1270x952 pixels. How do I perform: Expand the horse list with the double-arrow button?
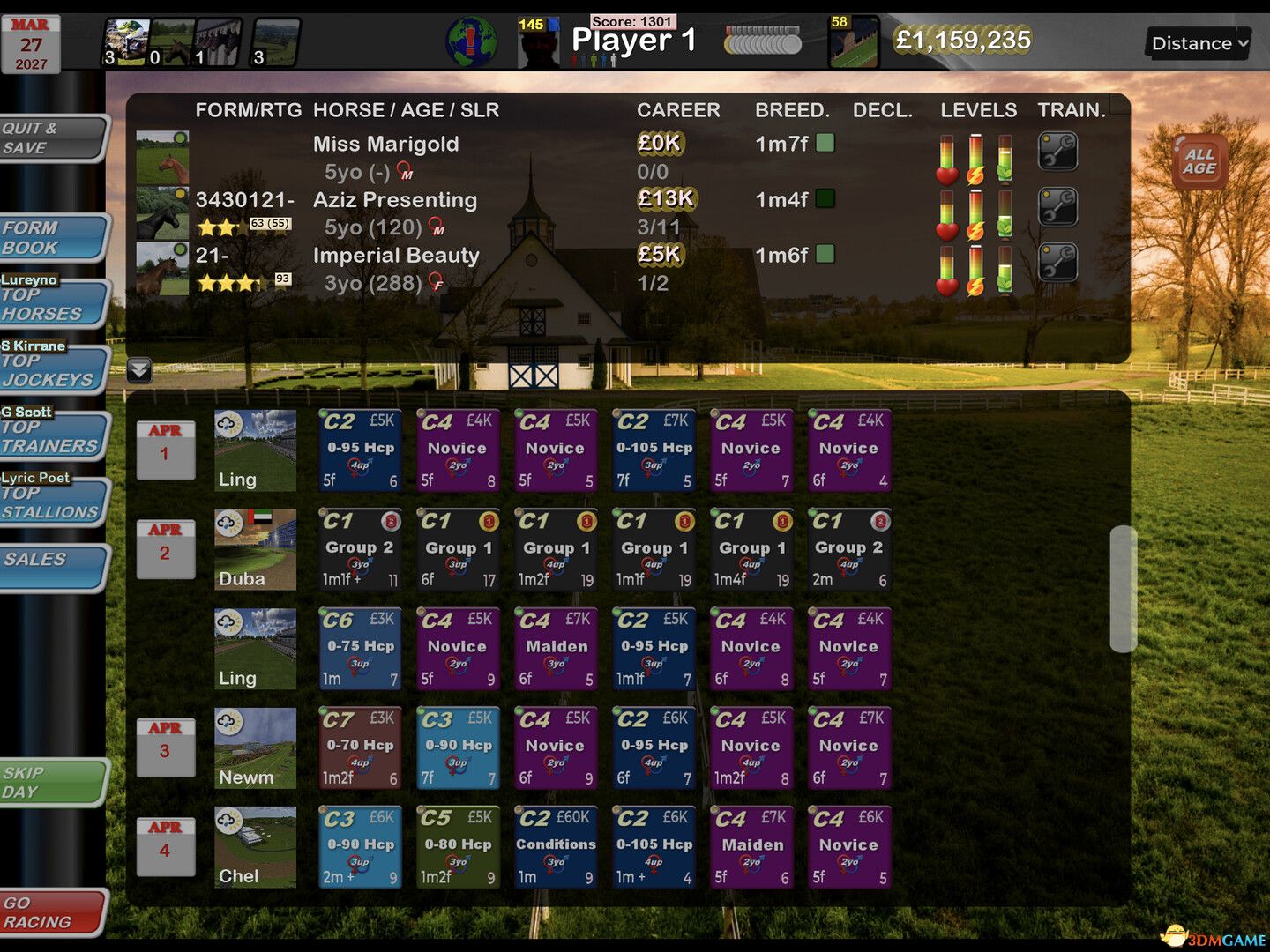138,369
